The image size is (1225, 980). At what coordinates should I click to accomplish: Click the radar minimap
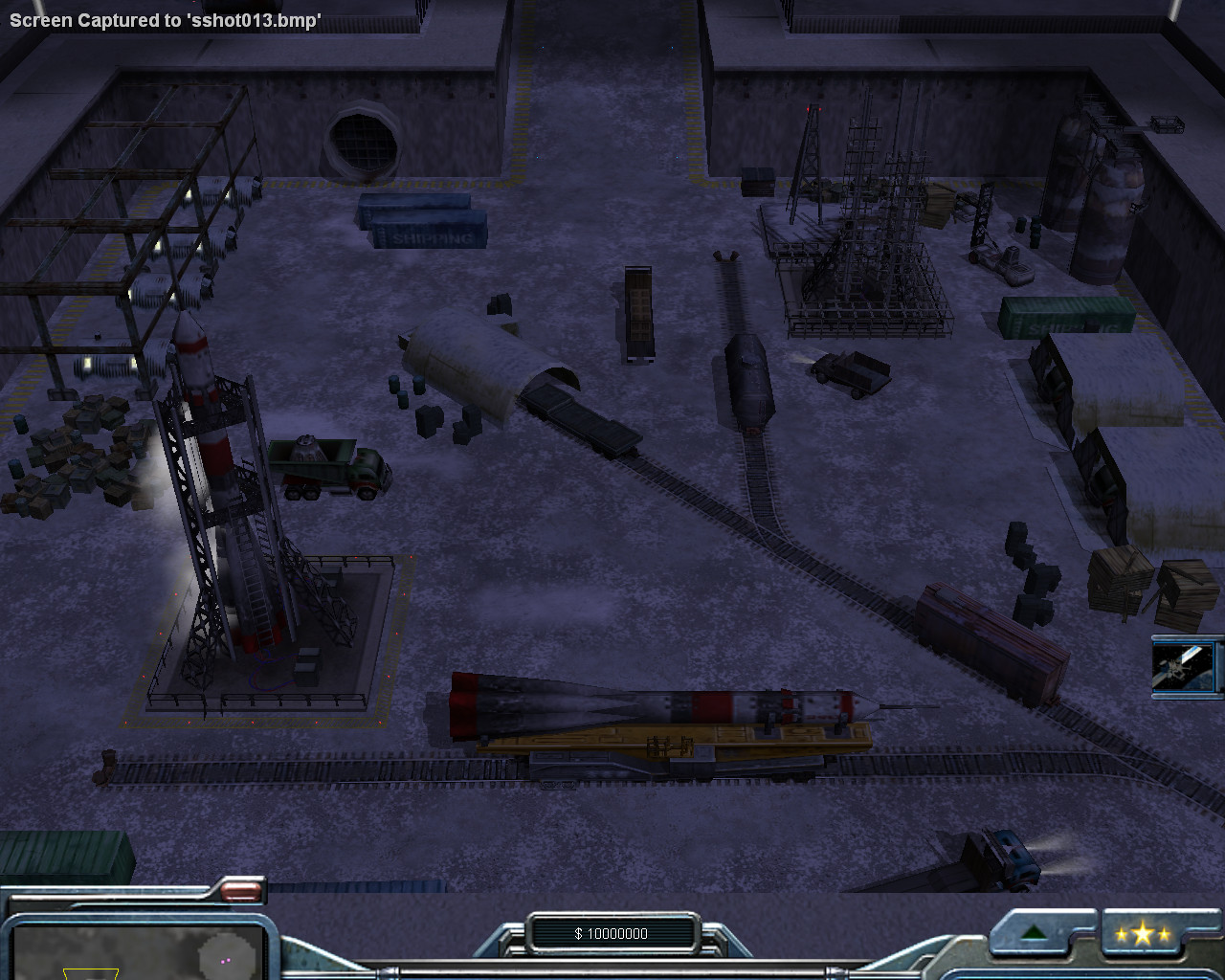tap(139, 951)
